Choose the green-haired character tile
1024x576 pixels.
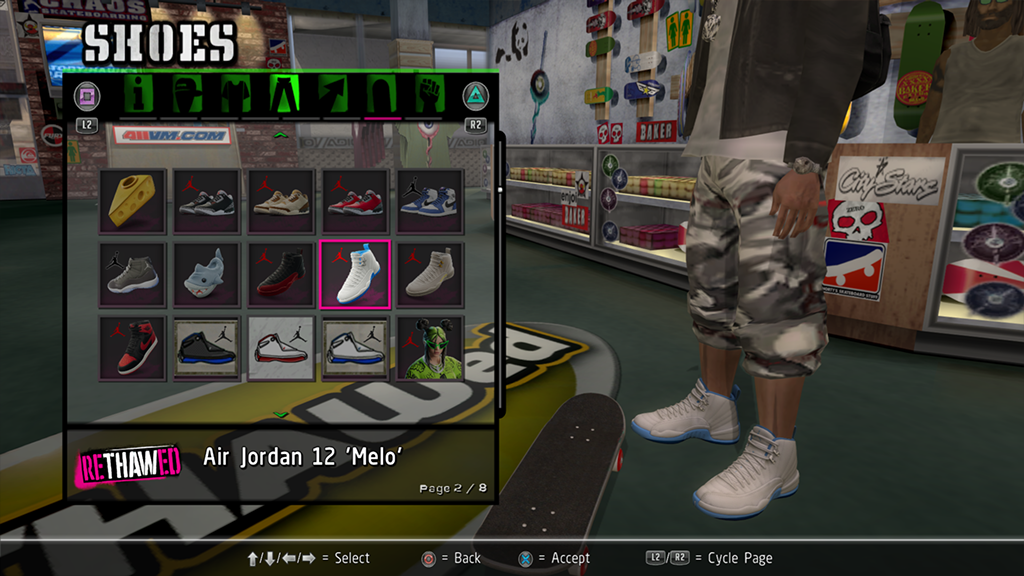click(429, 347)
